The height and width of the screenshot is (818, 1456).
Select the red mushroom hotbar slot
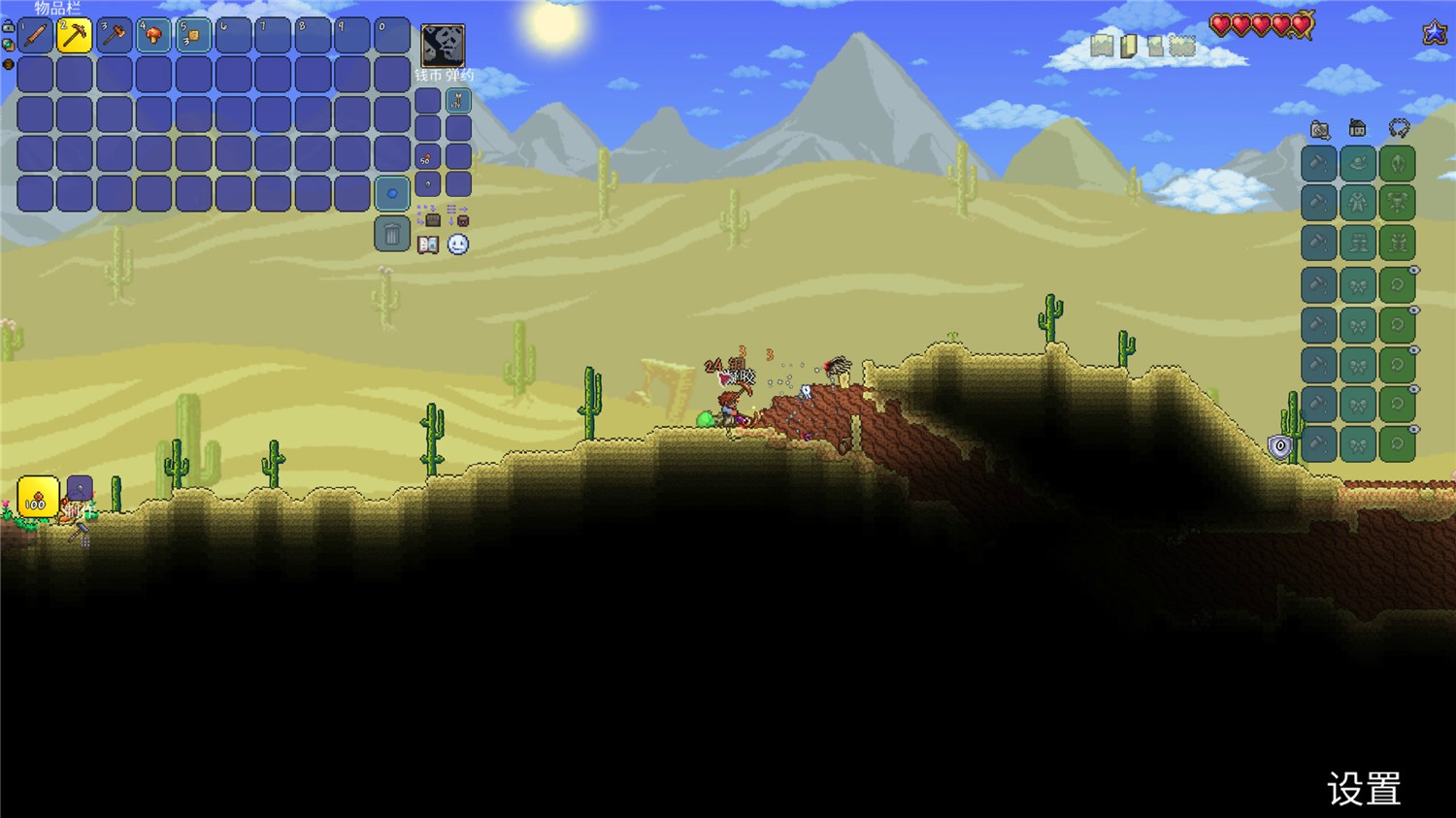coord(154,36)
